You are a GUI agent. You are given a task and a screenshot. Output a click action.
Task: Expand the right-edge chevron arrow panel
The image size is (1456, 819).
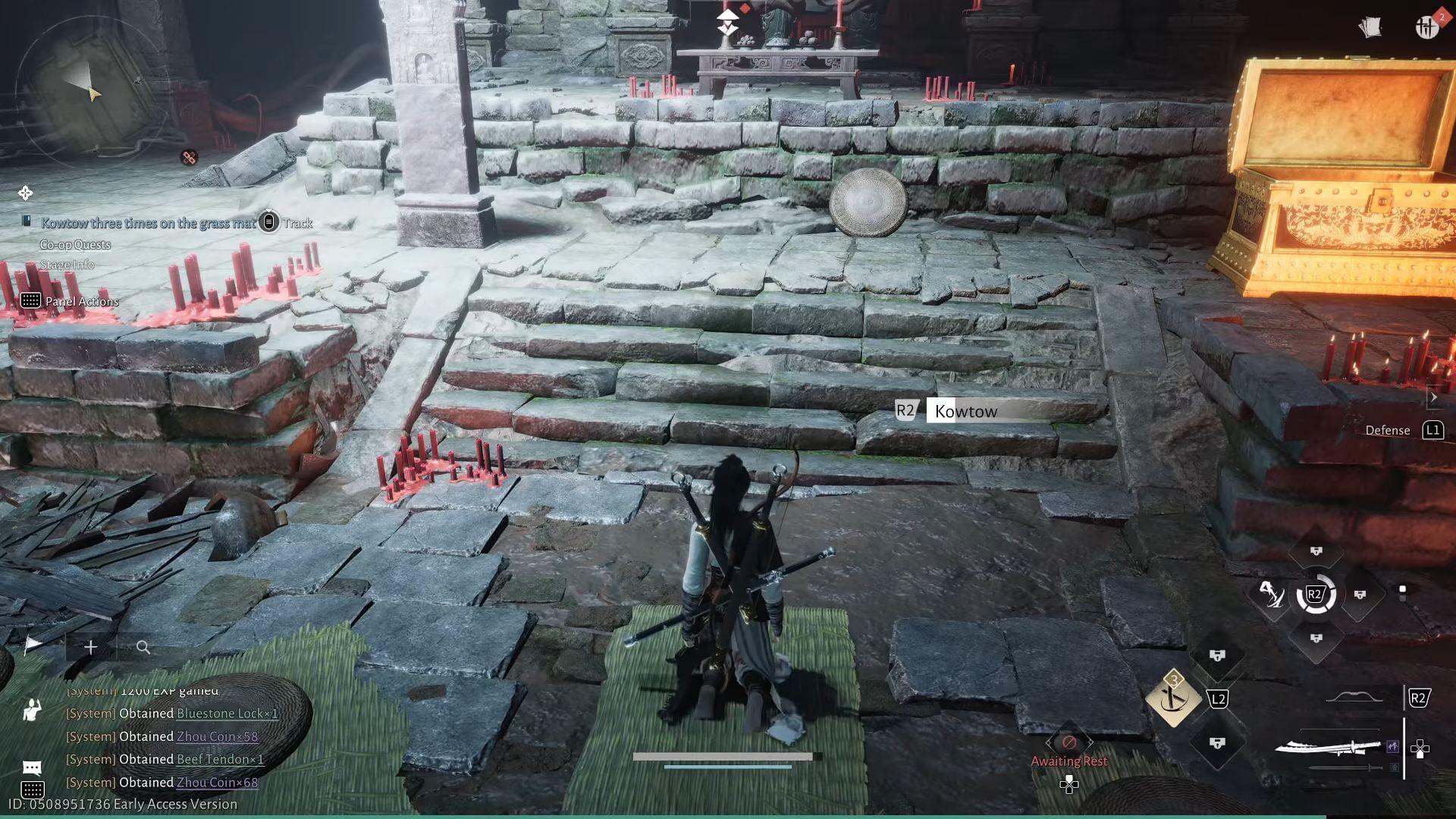tap(1433, 397)
